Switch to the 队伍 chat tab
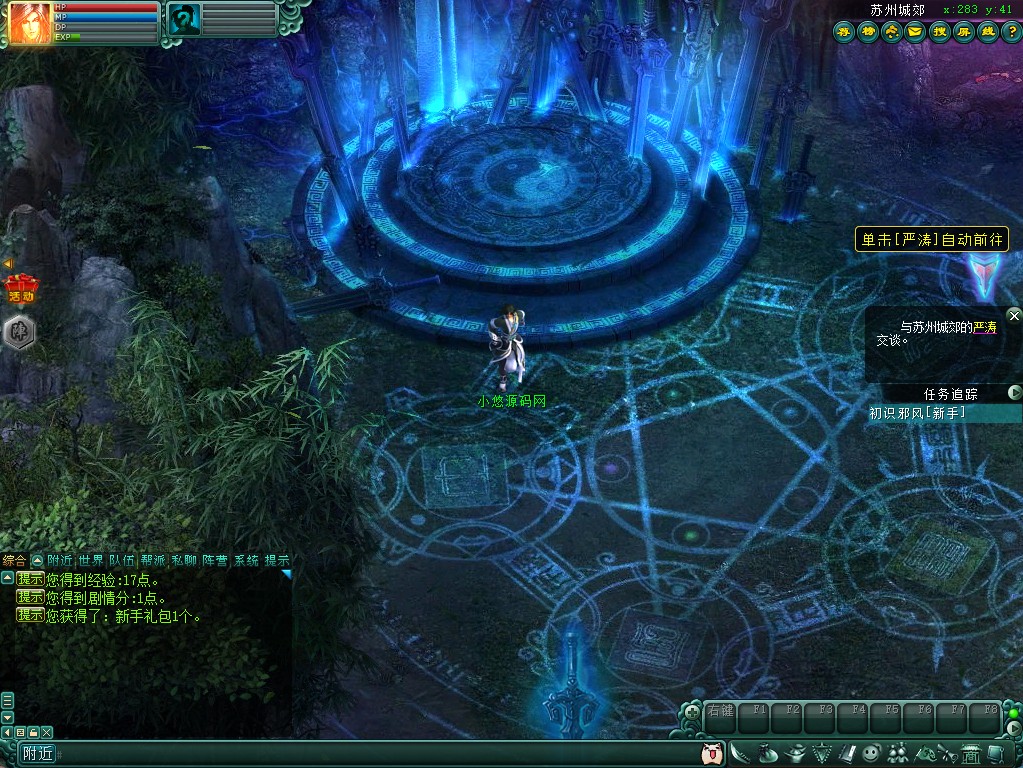 (x=121, y=561)
